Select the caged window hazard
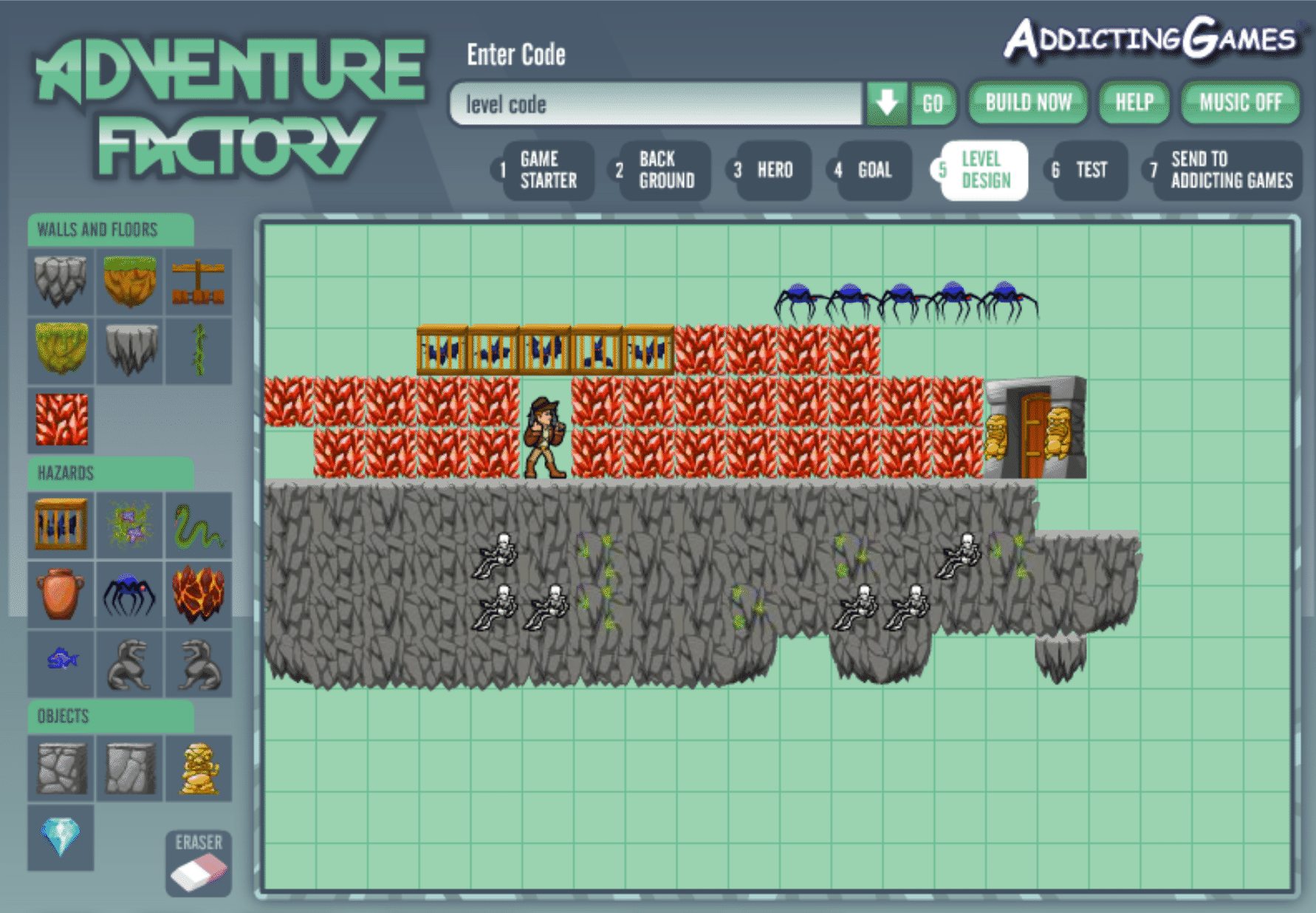 click(x=61, y=526)
